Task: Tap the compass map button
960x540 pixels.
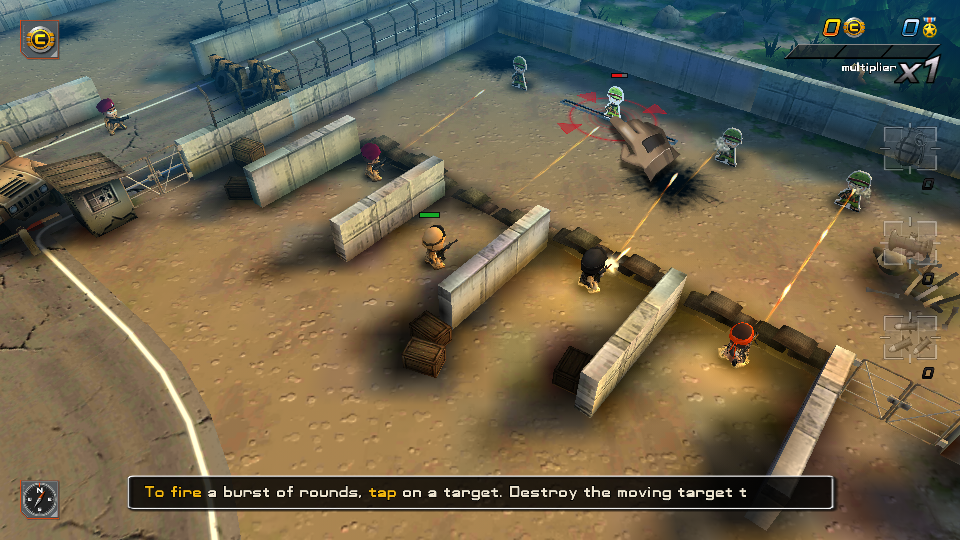Action: pyautogui.click(x=40, y=498)
